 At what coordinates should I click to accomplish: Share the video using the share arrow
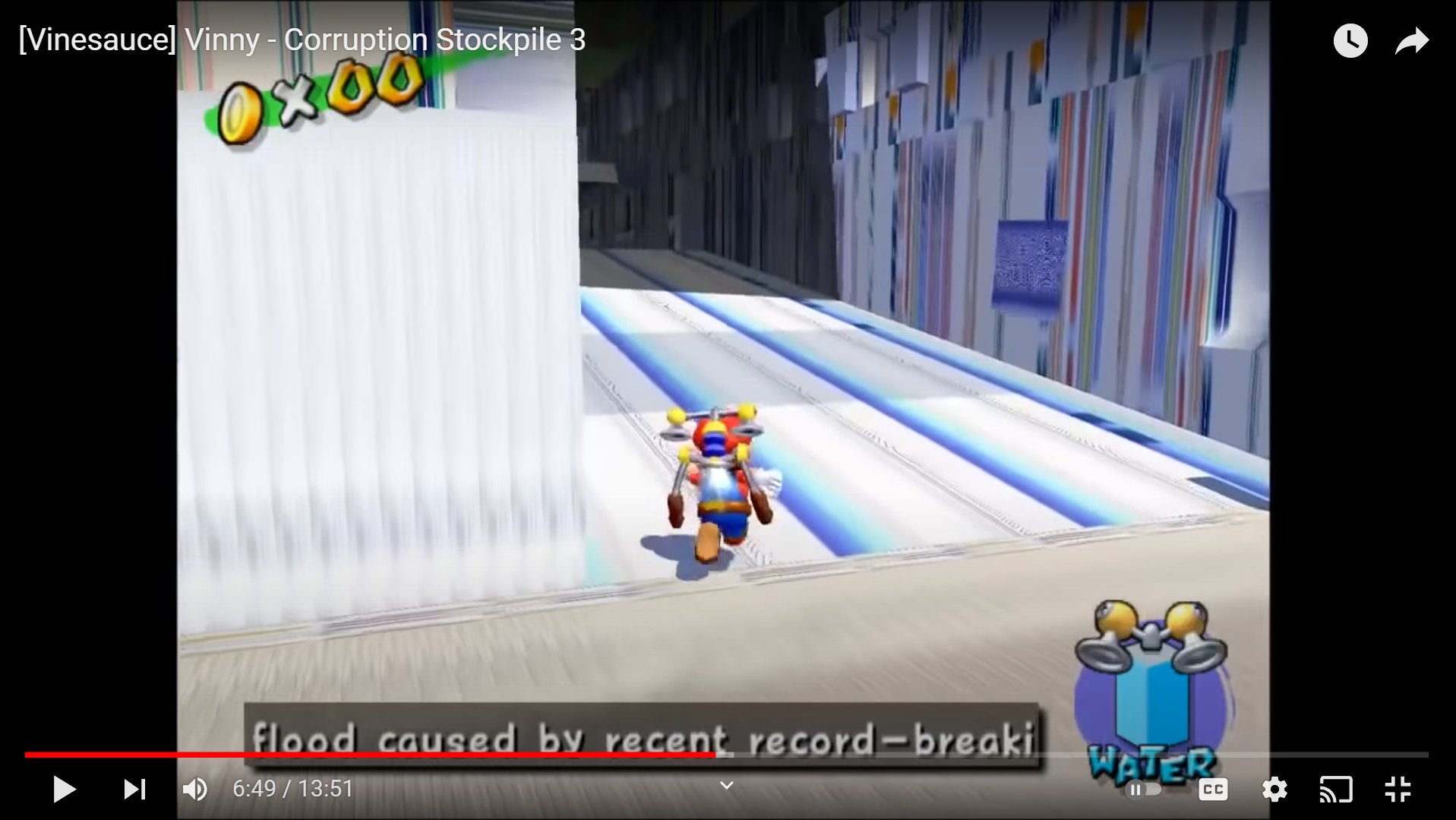point(1410,40)
